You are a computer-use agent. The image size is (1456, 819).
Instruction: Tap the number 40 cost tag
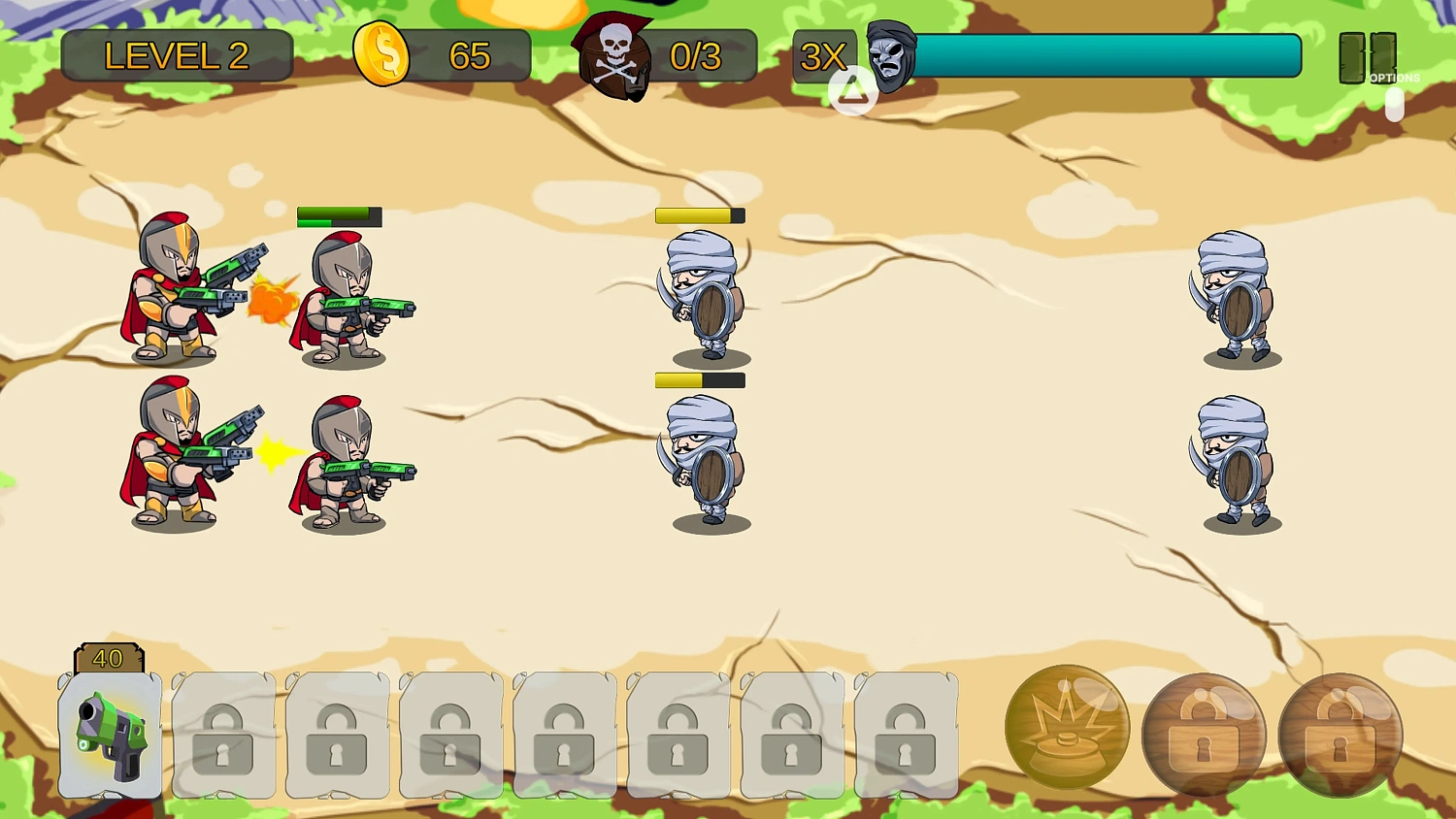(x=109, y=659)
